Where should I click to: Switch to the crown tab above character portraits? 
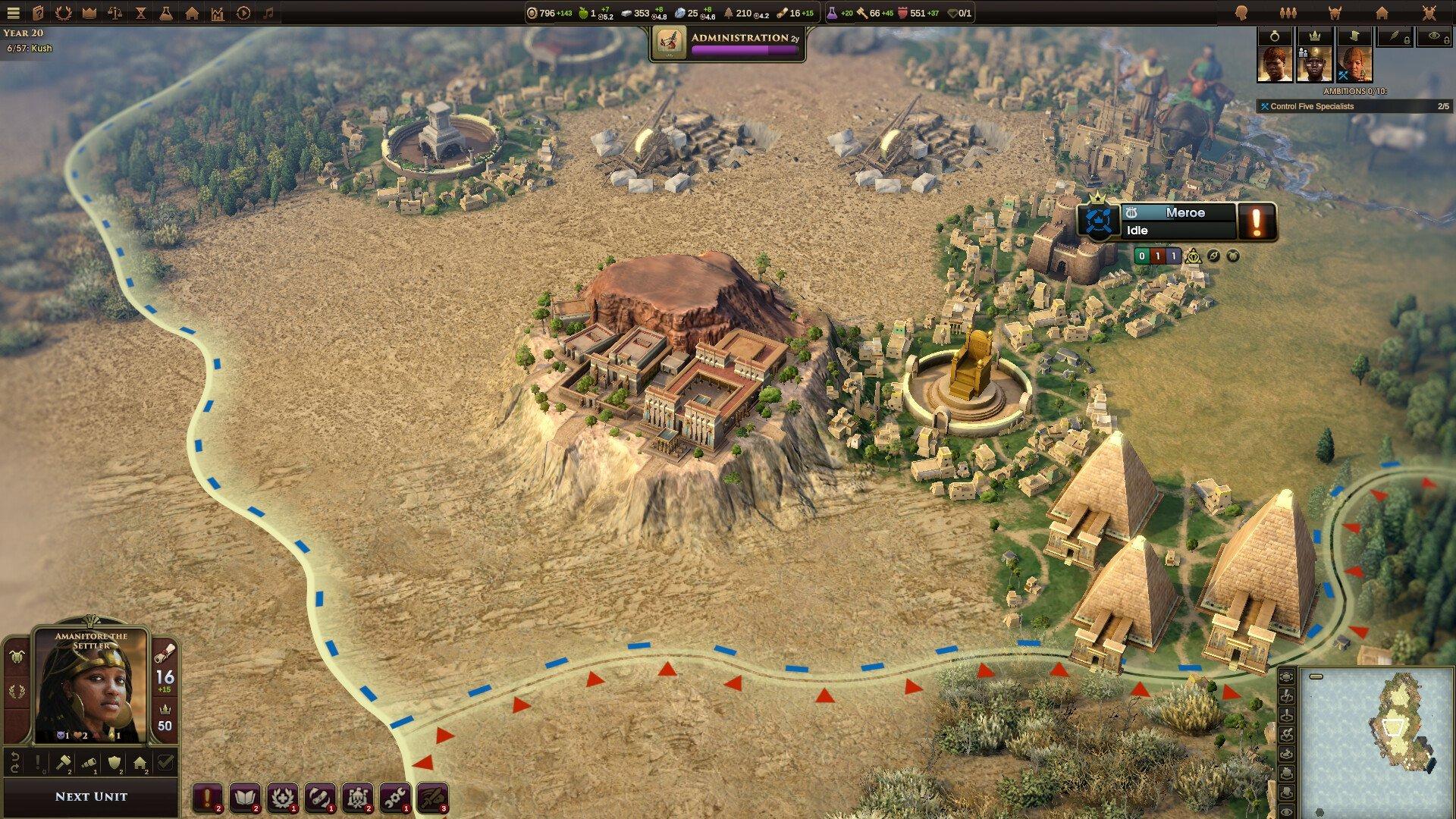[x=1314, y=36]
